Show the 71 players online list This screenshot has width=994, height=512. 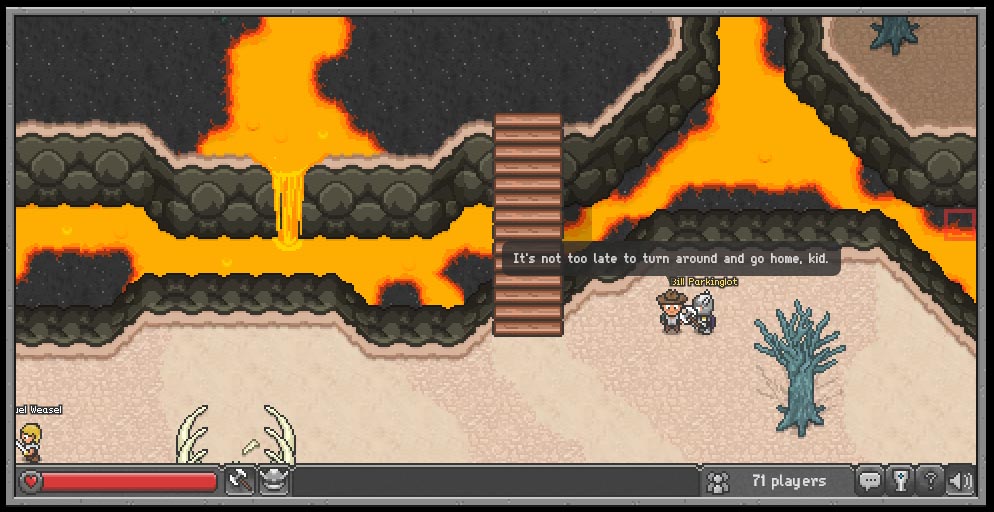pos(771,481)
